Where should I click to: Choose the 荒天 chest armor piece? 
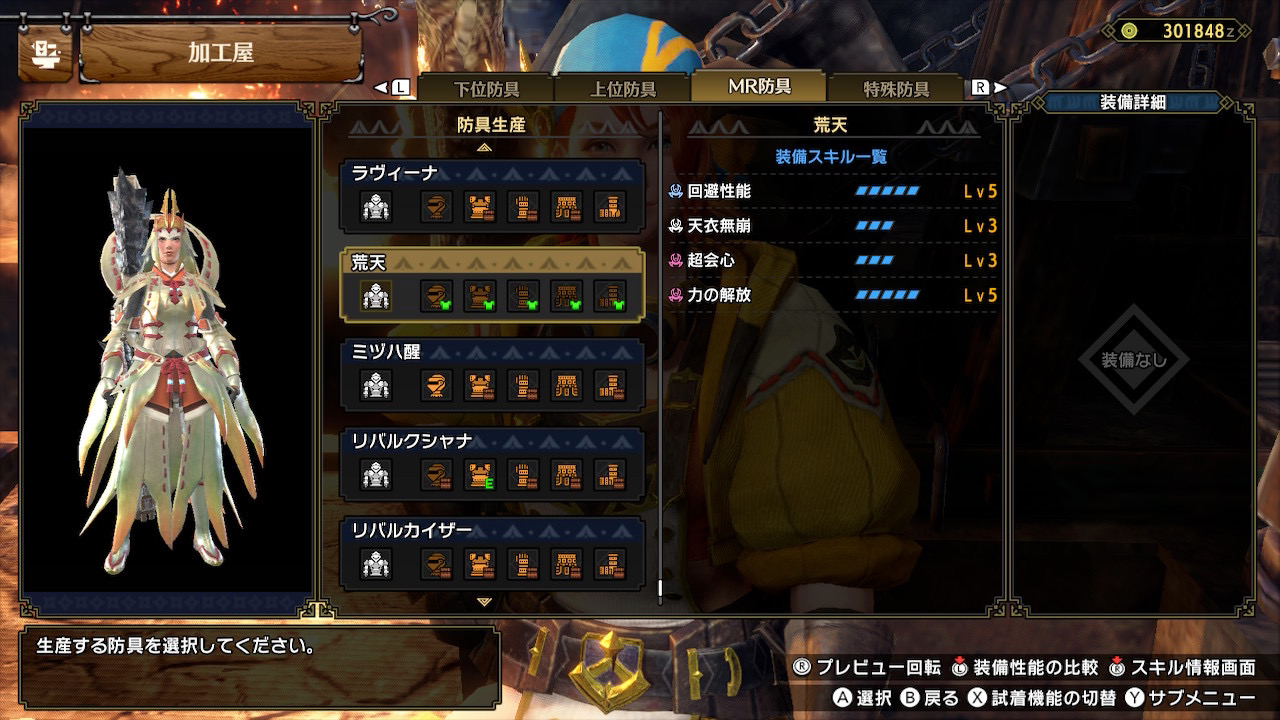pyautogui.click(x=480, y=296)
